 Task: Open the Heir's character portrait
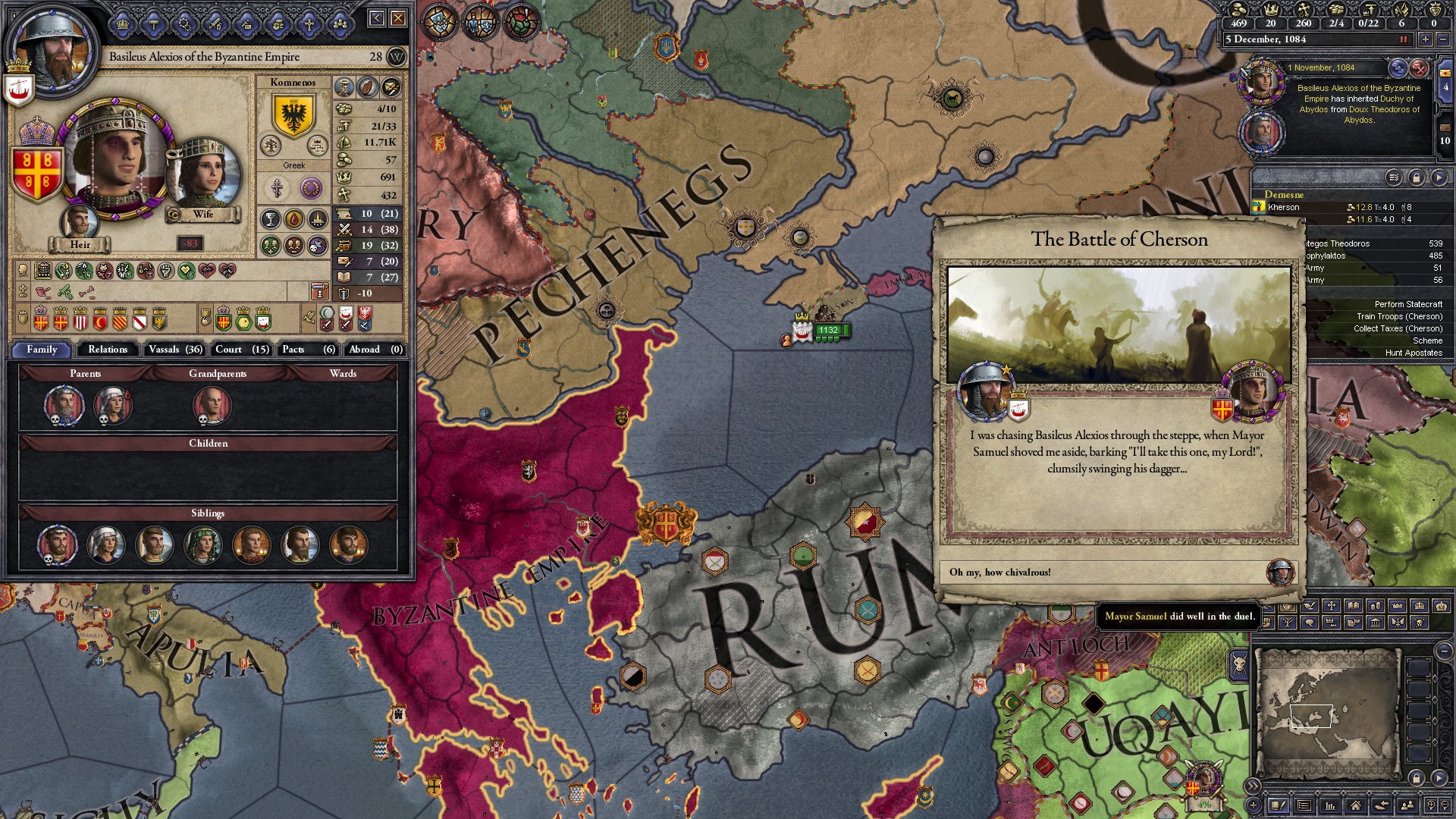pos(80,224)
